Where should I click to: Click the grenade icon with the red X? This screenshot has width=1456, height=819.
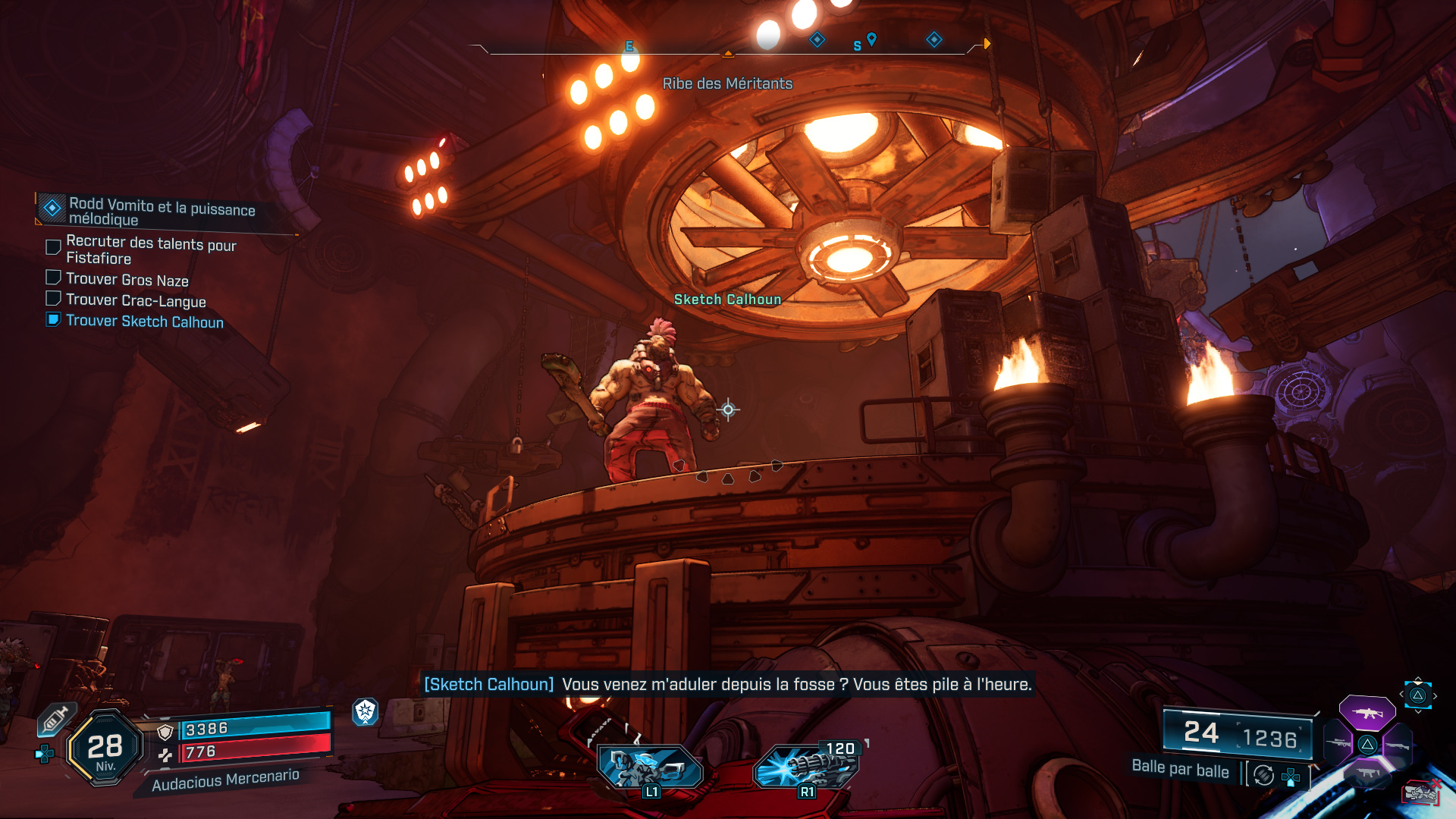(1420, 791)
